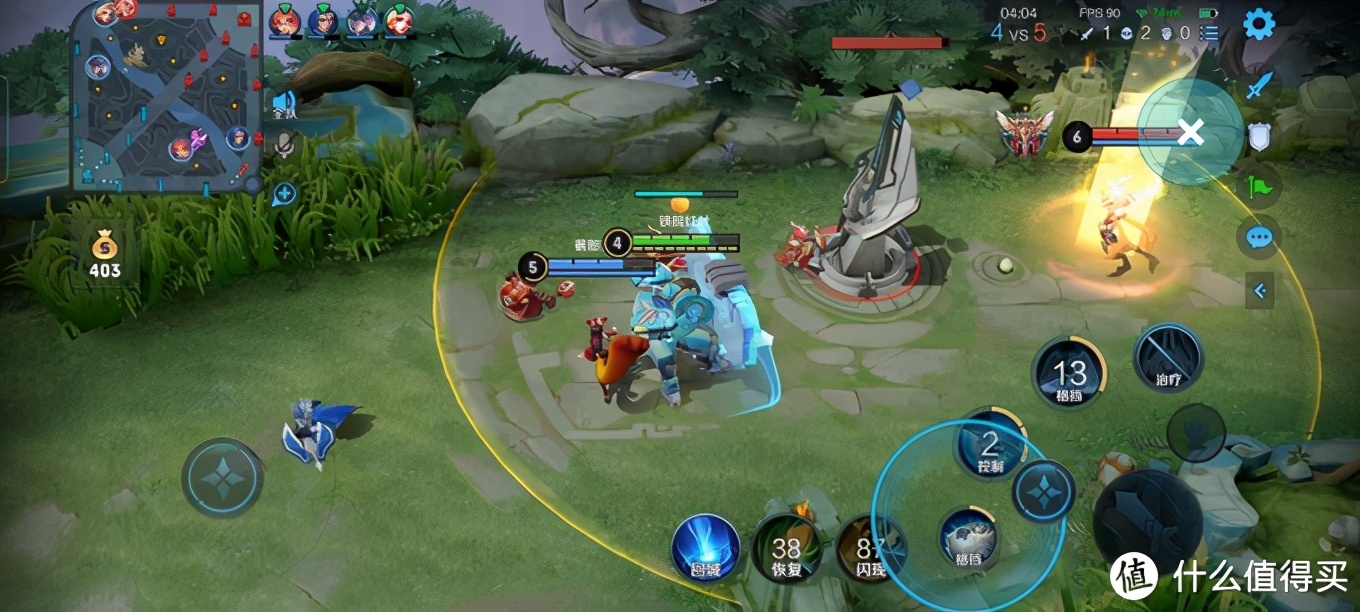Open the chat speech bubble
This screenshot has width=1360, height=612.
[1259, 238]
